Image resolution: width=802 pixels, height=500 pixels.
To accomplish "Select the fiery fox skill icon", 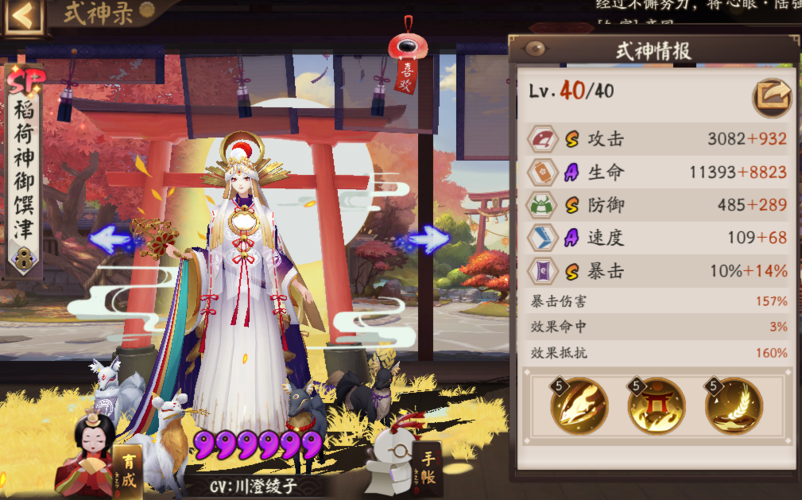I will (x=579, y=405).
